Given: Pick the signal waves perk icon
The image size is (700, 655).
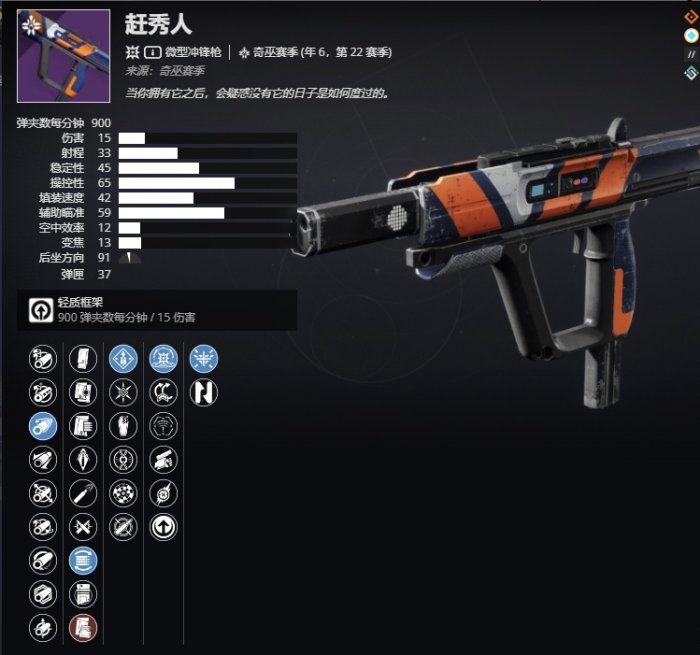Looking at the screenshot, I should pos(163,426).
